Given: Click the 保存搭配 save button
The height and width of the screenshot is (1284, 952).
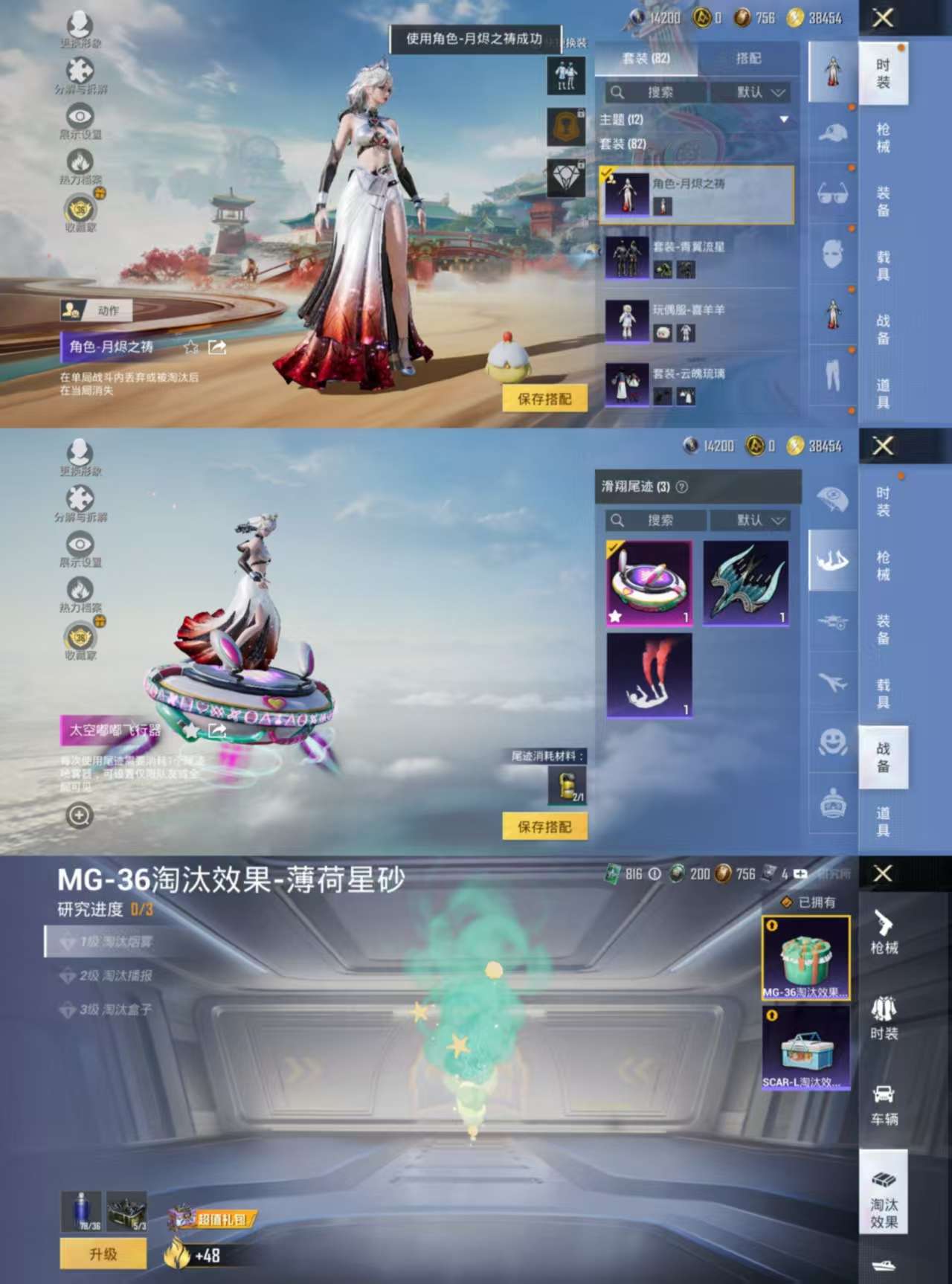Looking at the screenshot, I should (x=544, y=399).
